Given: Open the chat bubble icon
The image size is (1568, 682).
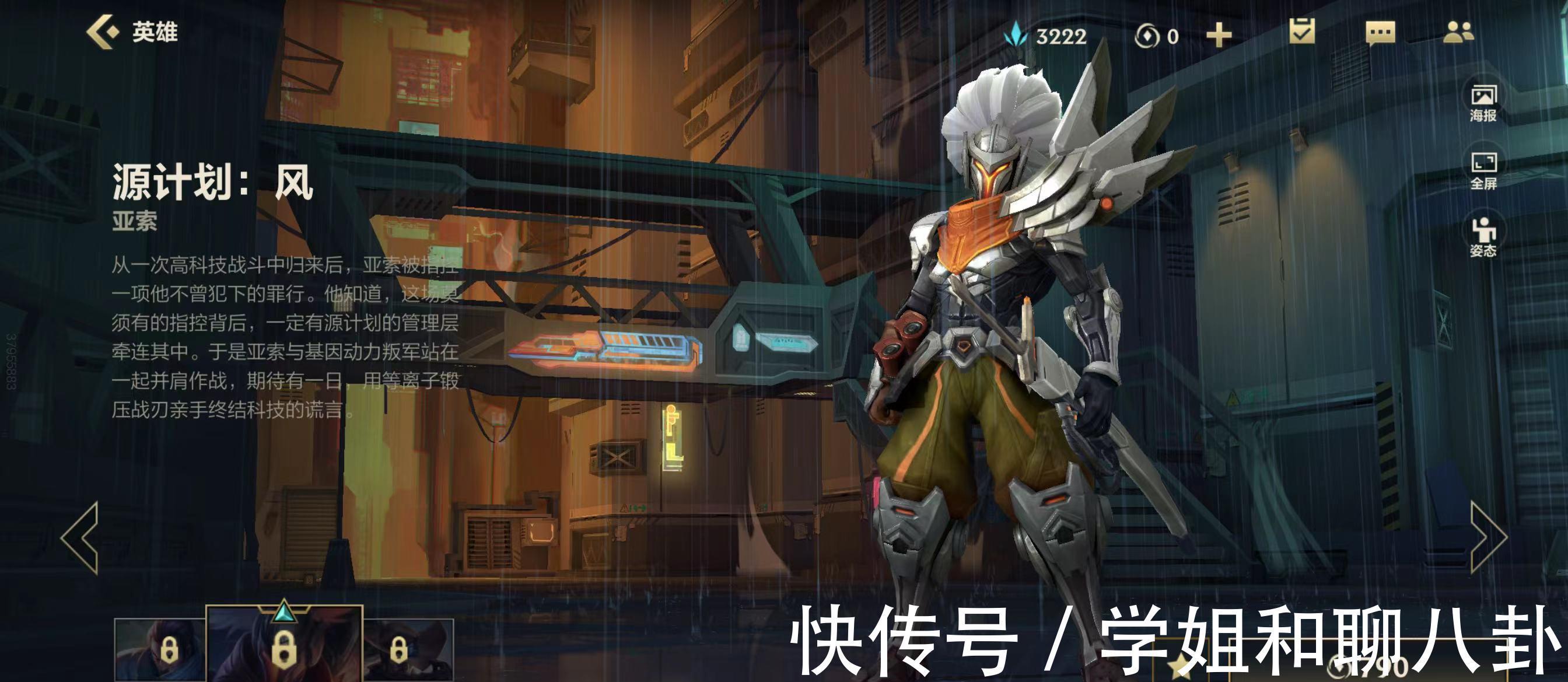Looking at the screenshot, I should pos(1380,33).
